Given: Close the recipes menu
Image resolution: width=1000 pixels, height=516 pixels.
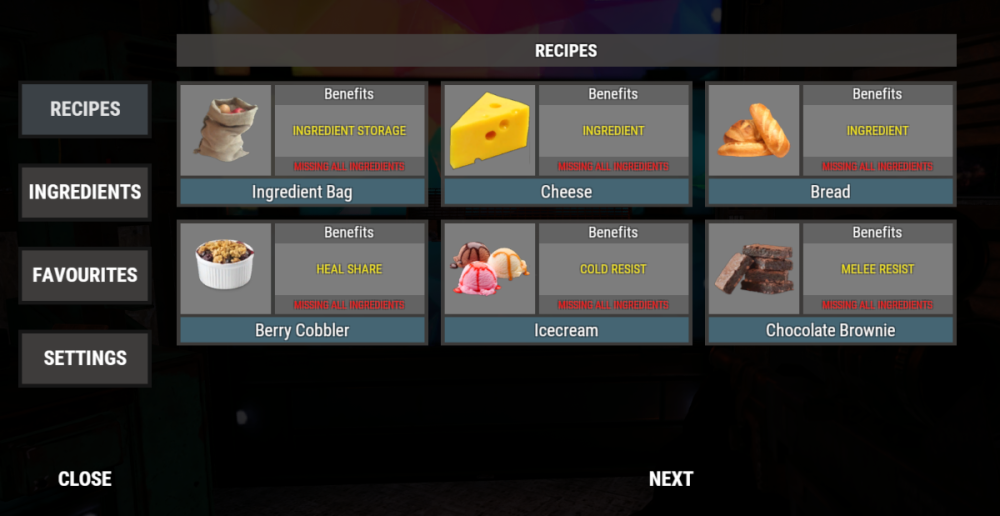Looking at the screenshot, I should coord(85,479).
